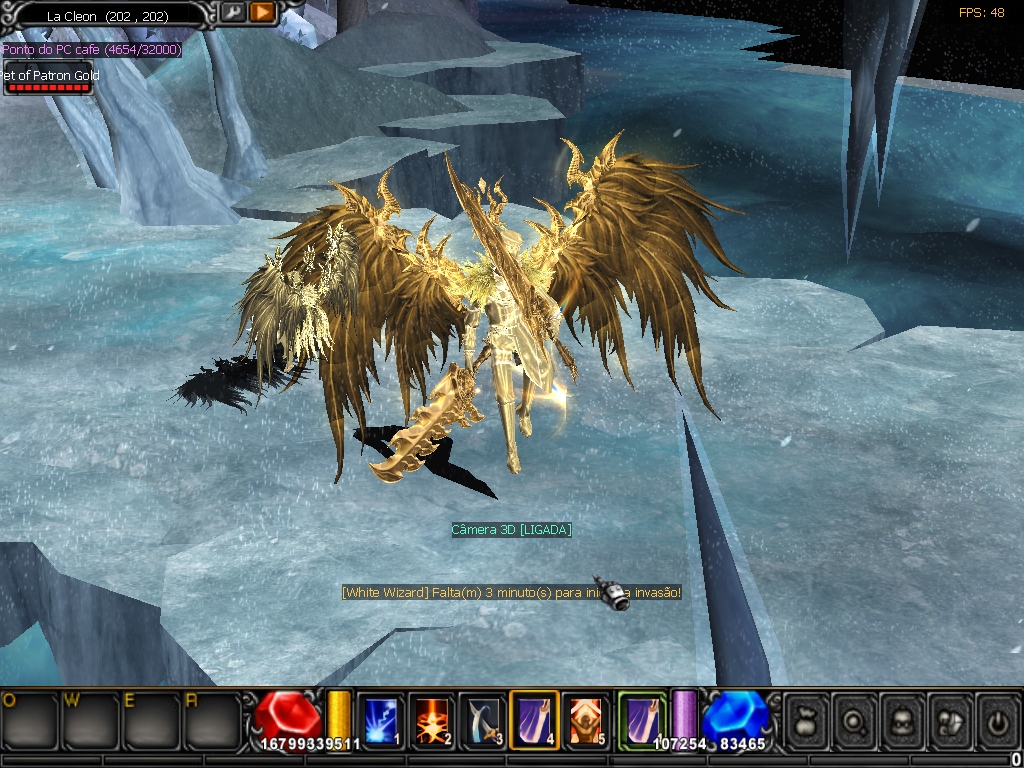Viewport: 1024px width, 768px height.
Task: Use the orange fire burst skill in slot 2
Action: (432, 720)
